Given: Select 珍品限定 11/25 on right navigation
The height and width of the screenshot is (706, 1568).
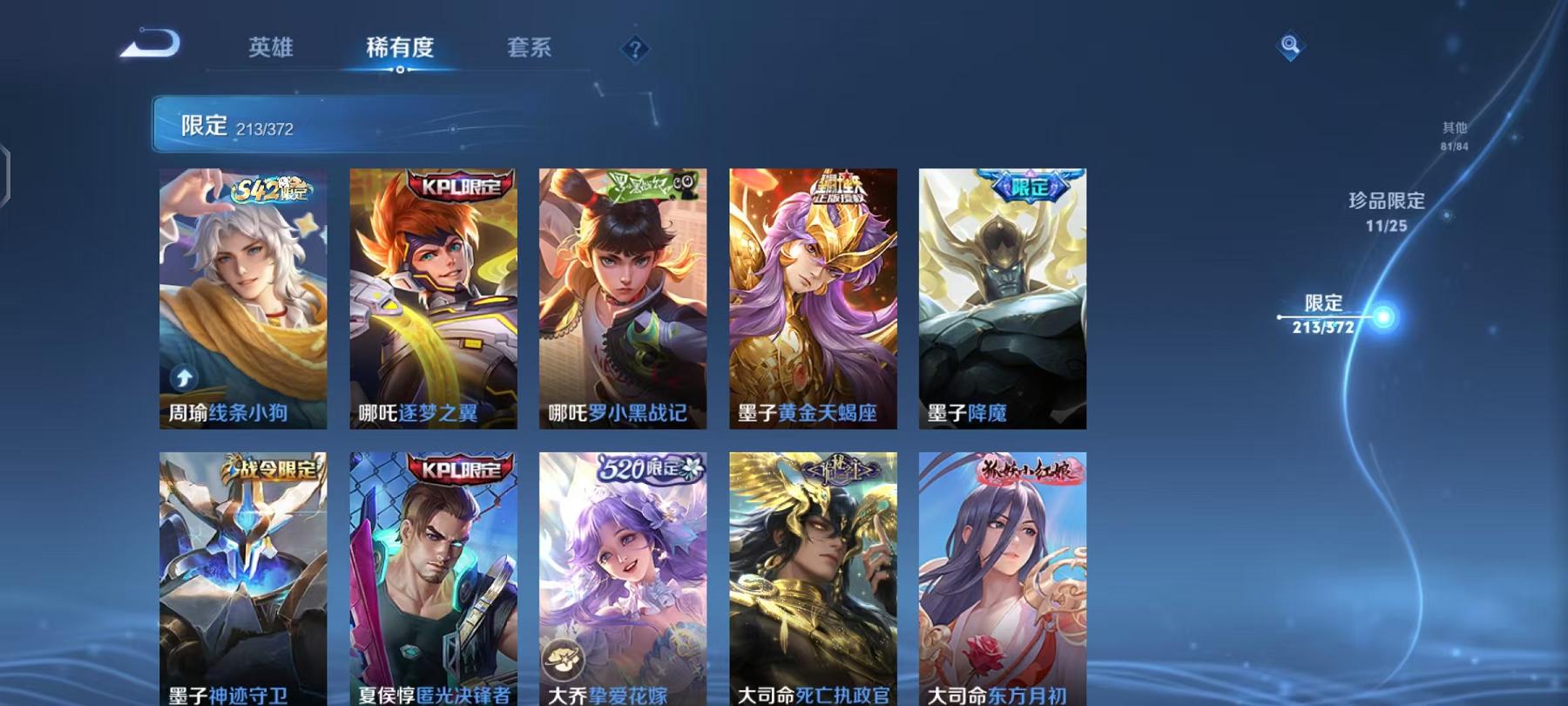Looking at the screenshot, I should (x=1385, y=211).
